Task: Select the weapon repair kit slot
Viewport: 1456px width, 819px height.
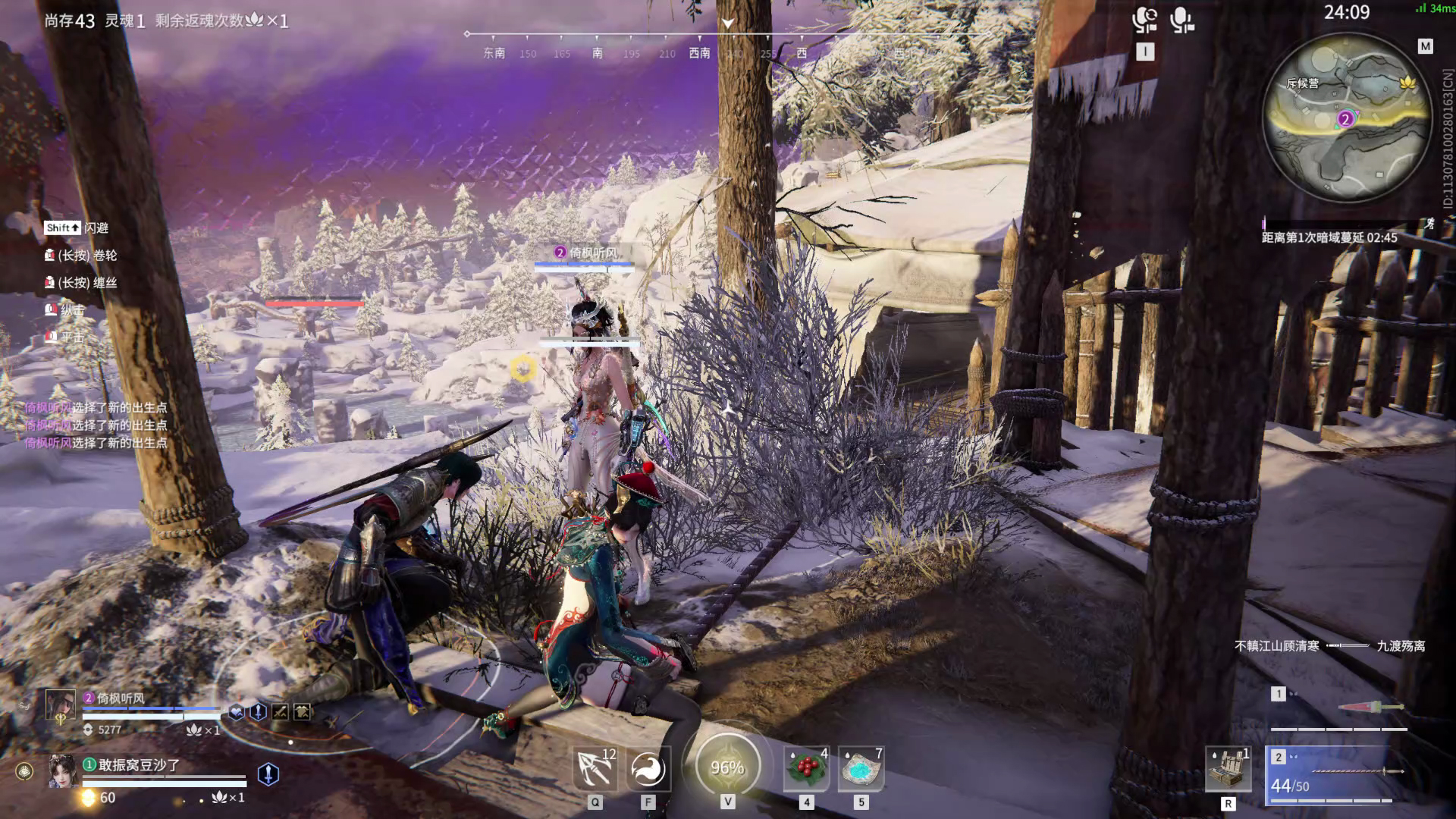Action: 1228,769
